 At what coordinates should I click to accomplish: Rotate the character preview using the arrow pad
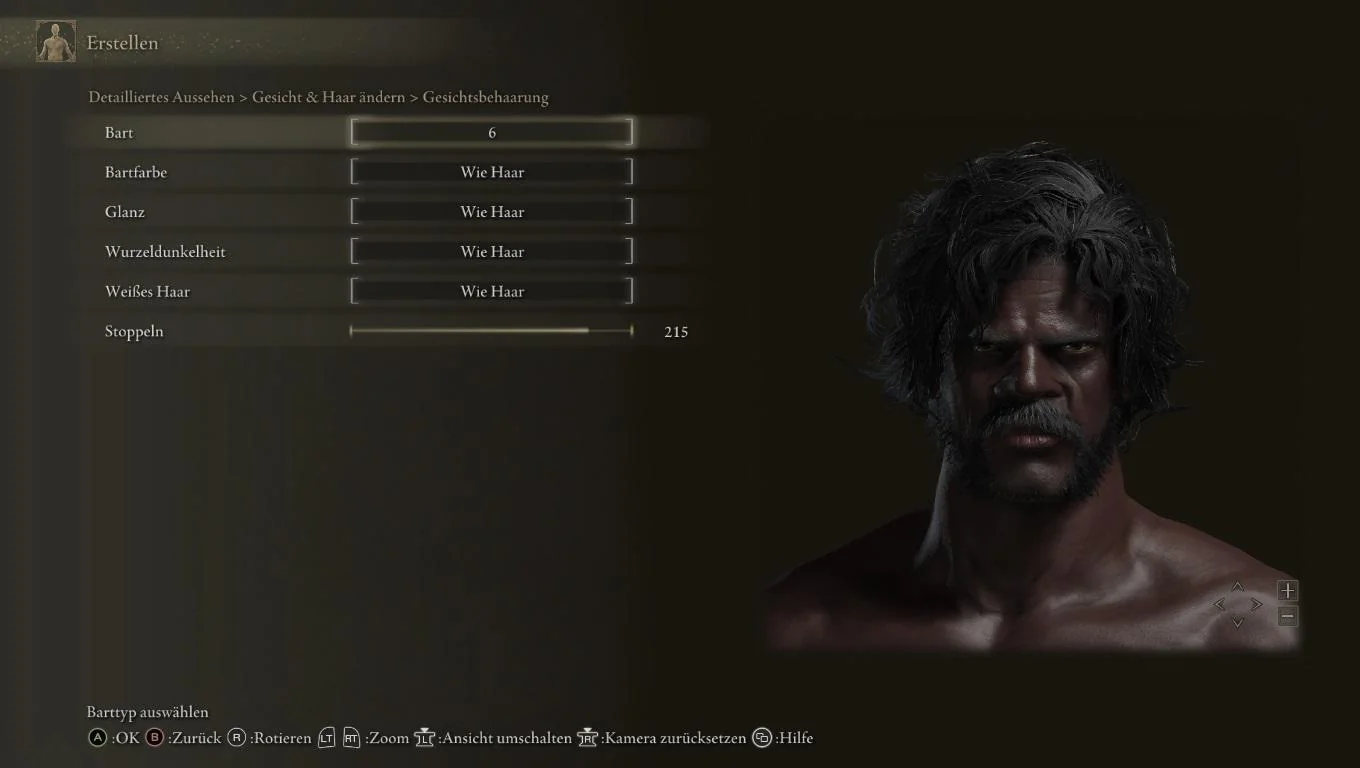tap(1238, 604)
